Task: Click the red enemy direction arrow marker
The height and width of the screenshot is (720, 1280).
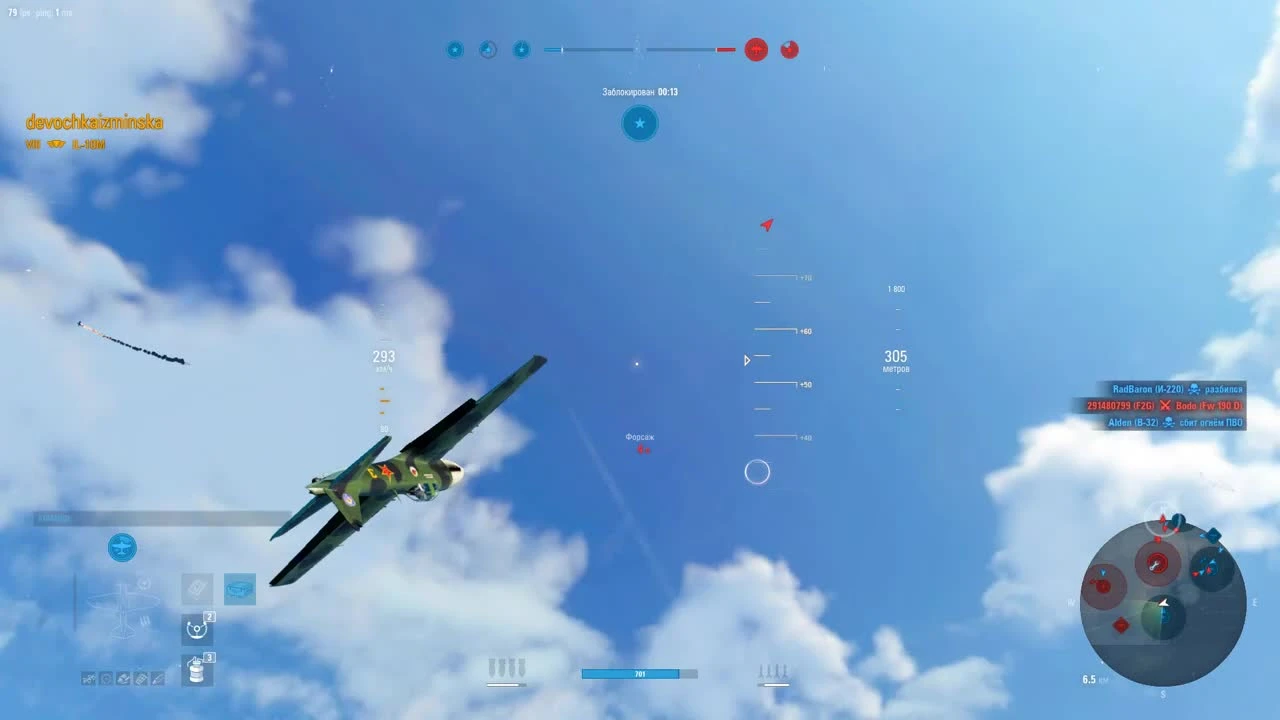Action: [x=766, y=225]
